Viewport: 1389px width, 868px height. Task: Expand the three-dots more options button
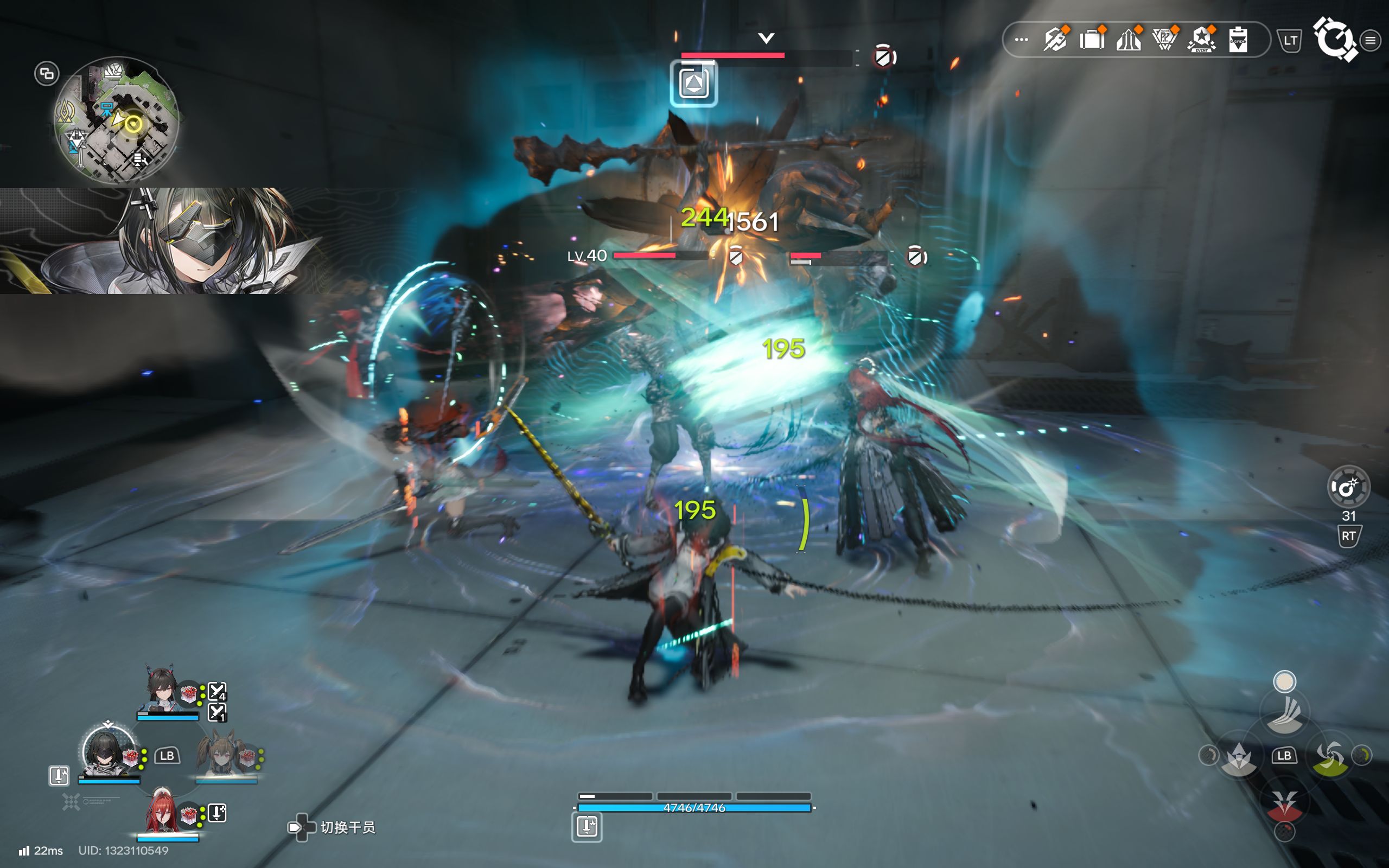click(1021, 40)
